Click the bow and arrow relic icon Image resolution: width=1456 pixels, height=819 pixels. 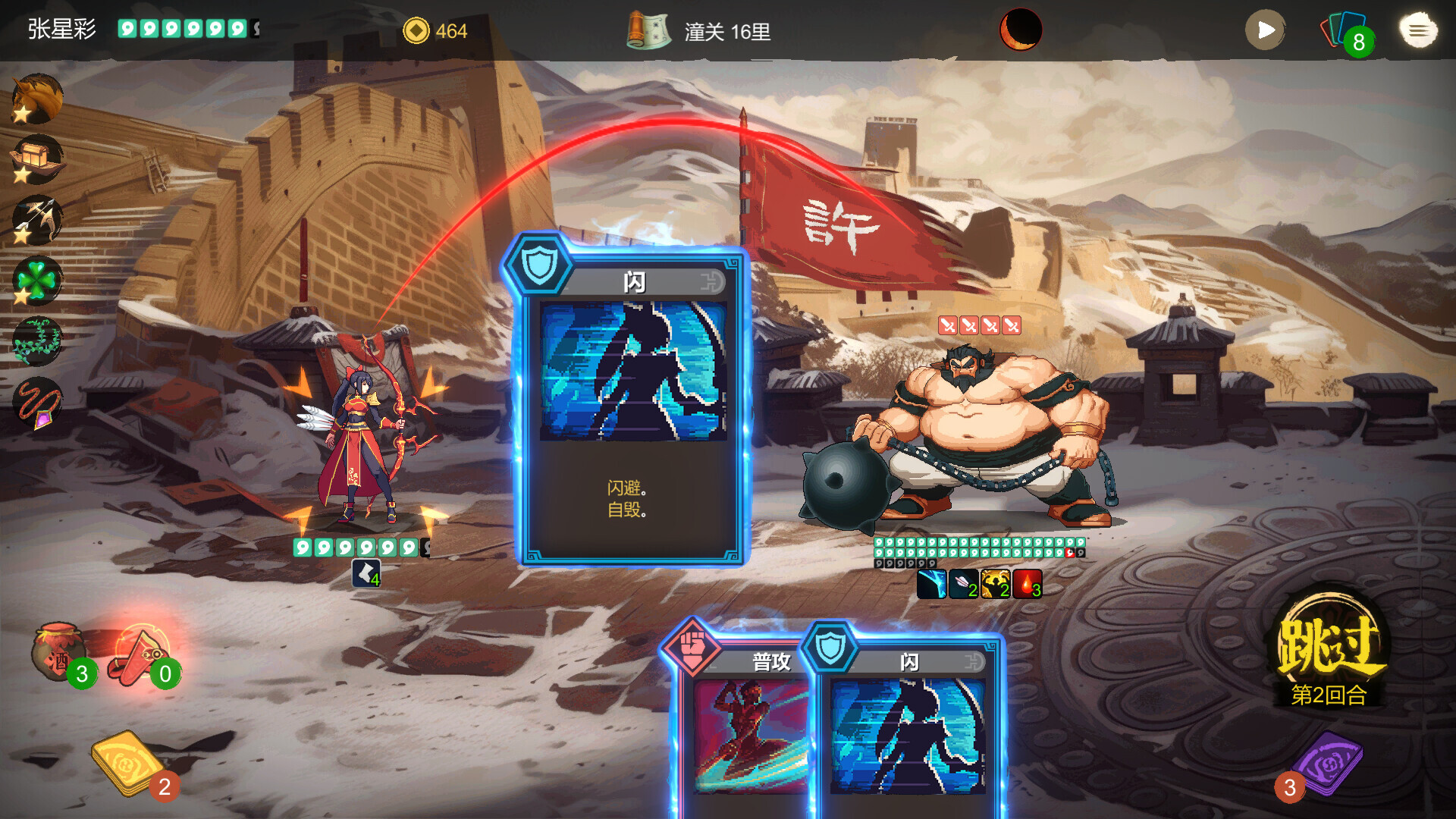pyautogui.click(x=37, y=220)
